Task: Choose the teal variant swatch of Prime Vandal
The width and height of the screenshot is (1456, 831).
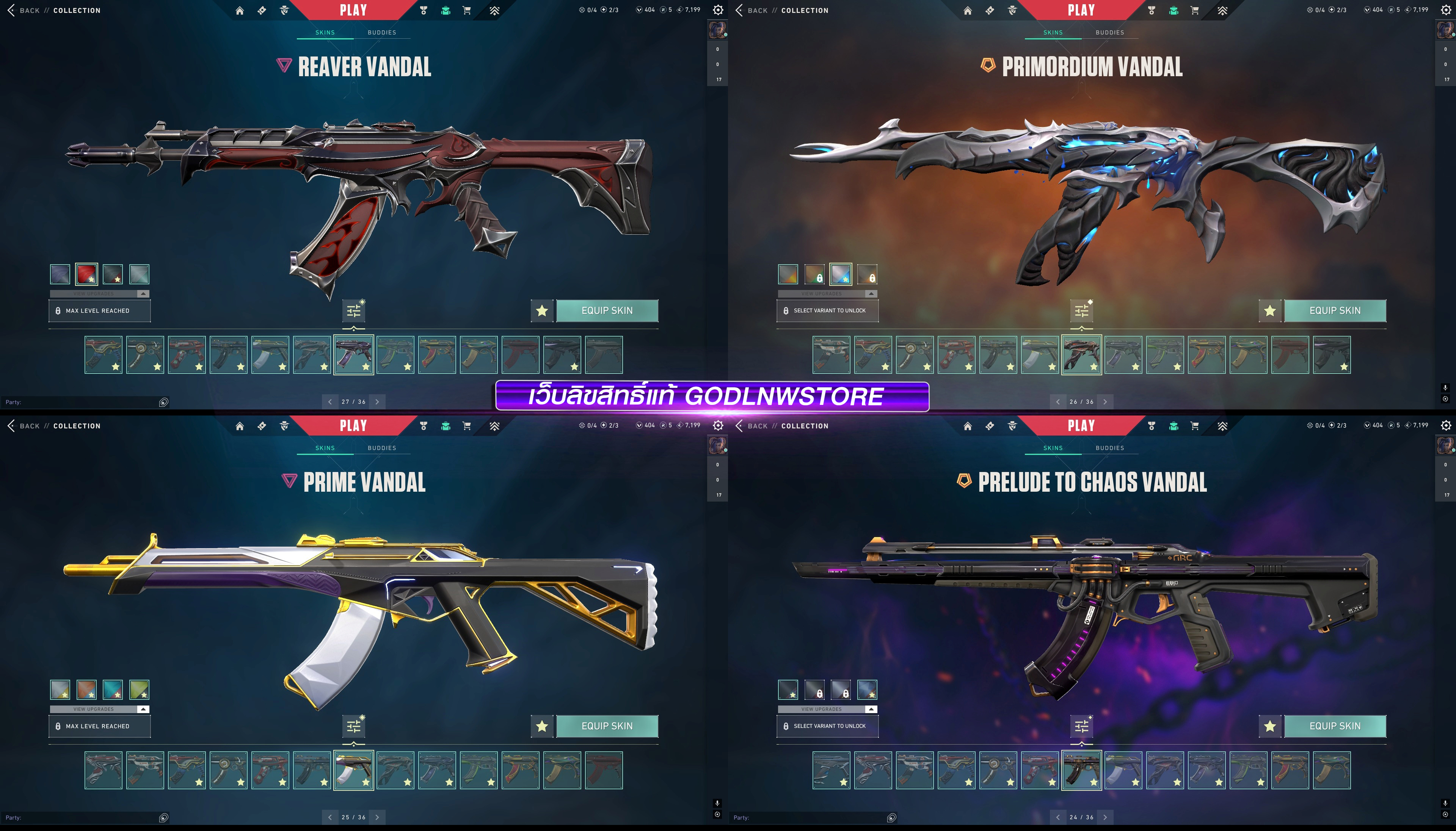Action: pyautogui.click(x=113, y=690)
